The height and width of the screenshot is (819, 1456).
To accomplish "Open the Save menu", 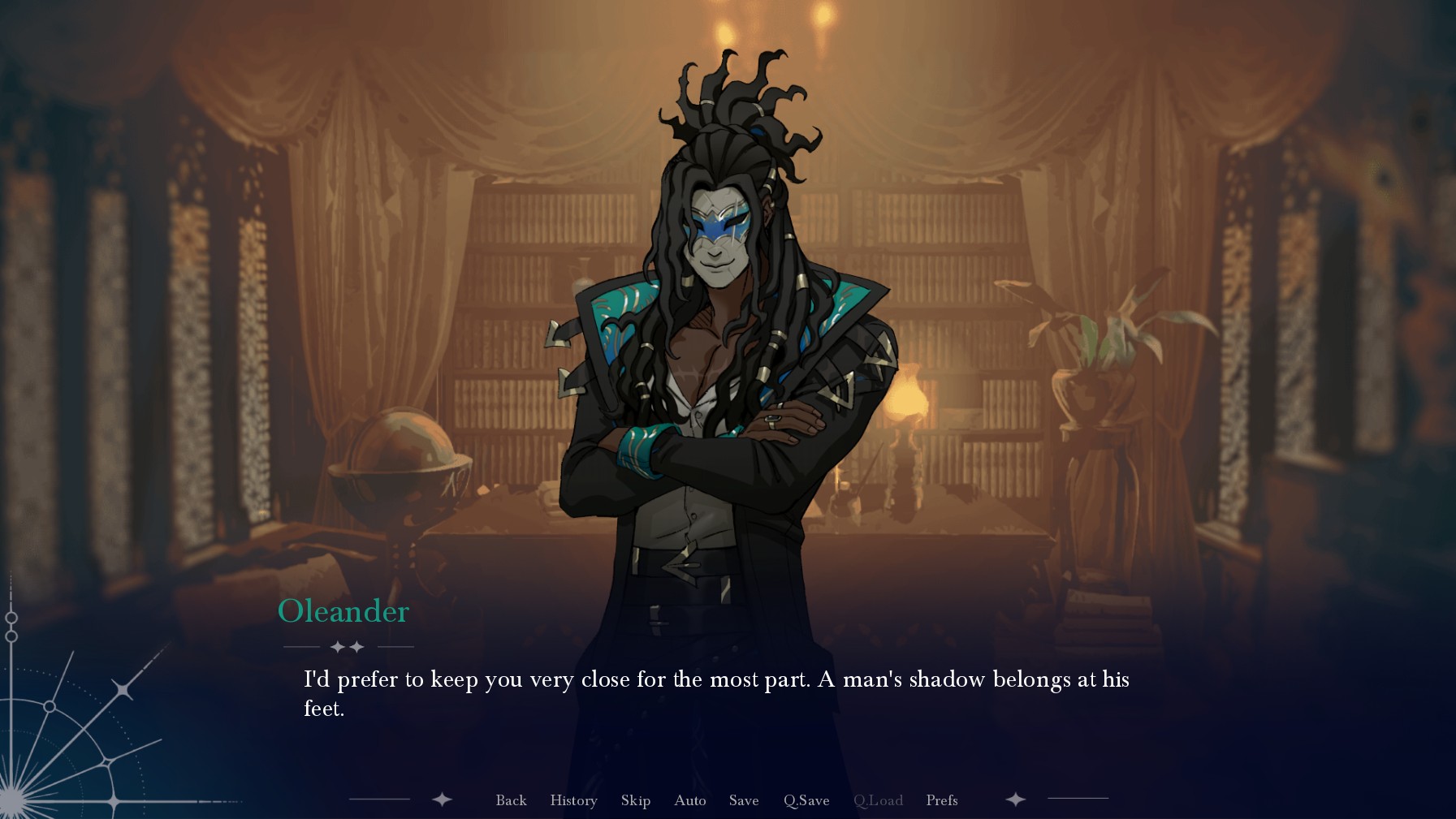I will coord(743,800).
